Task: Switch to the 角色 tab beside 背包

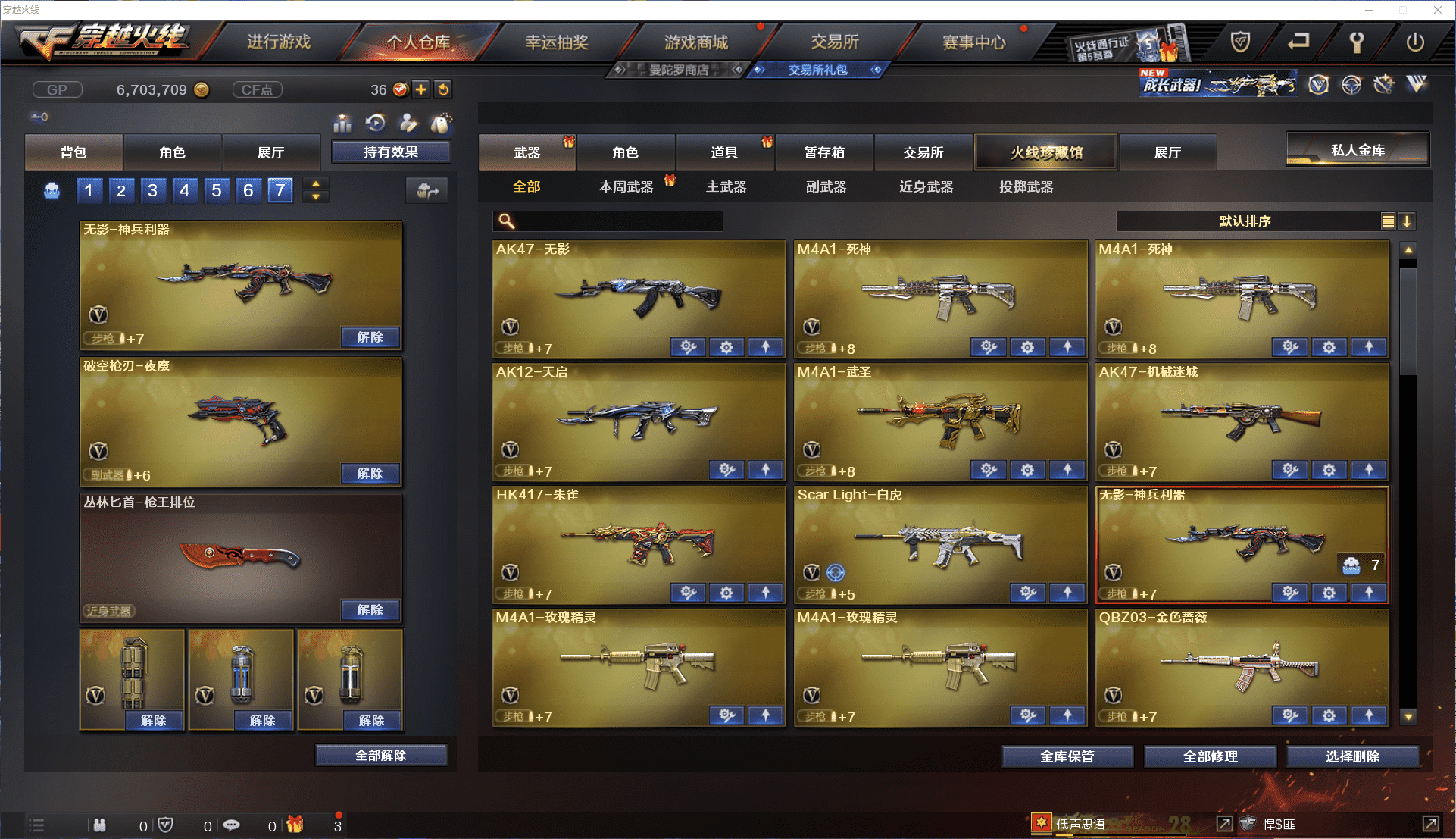Action: click(172, 152)
